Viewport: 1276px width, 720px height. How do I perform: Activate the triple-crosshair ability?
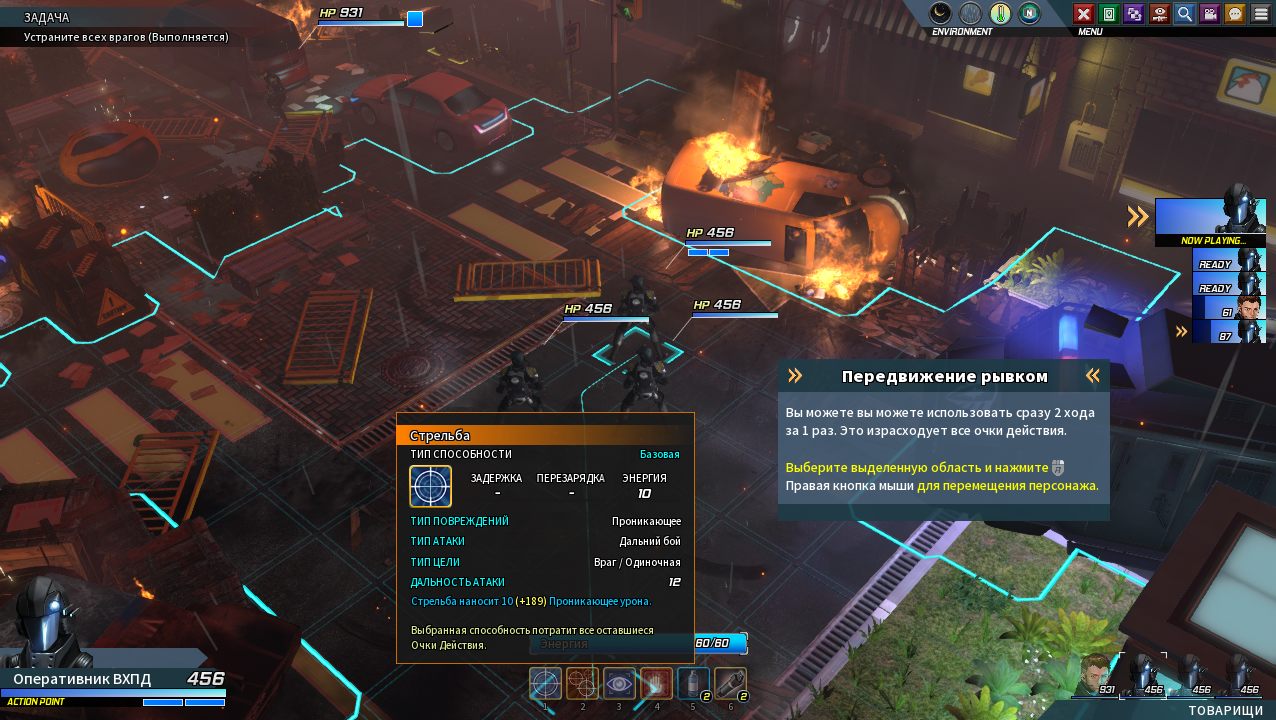tap(582, 683)
